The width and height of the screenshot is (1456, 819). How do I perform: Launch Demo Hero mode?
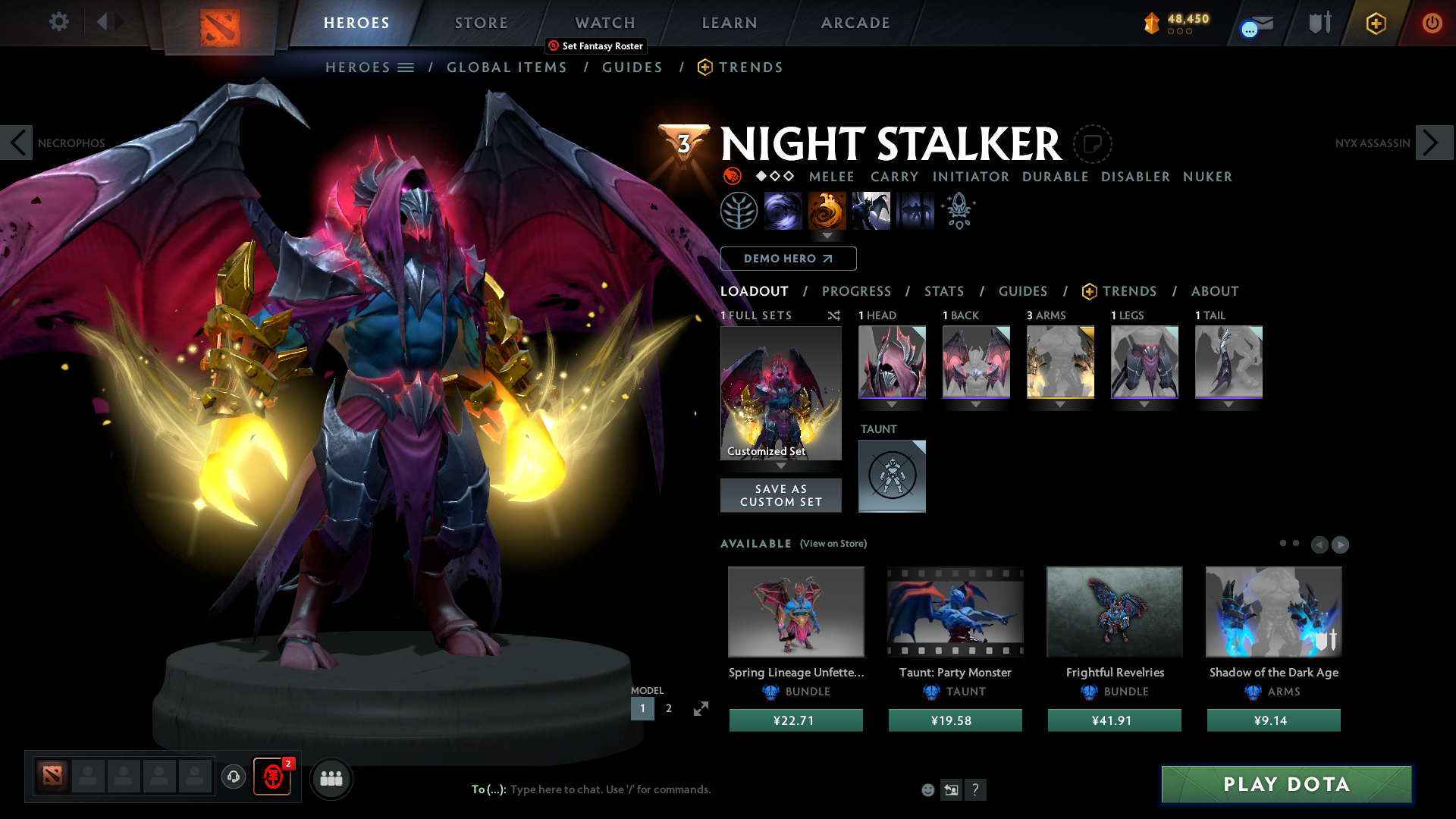788,259
